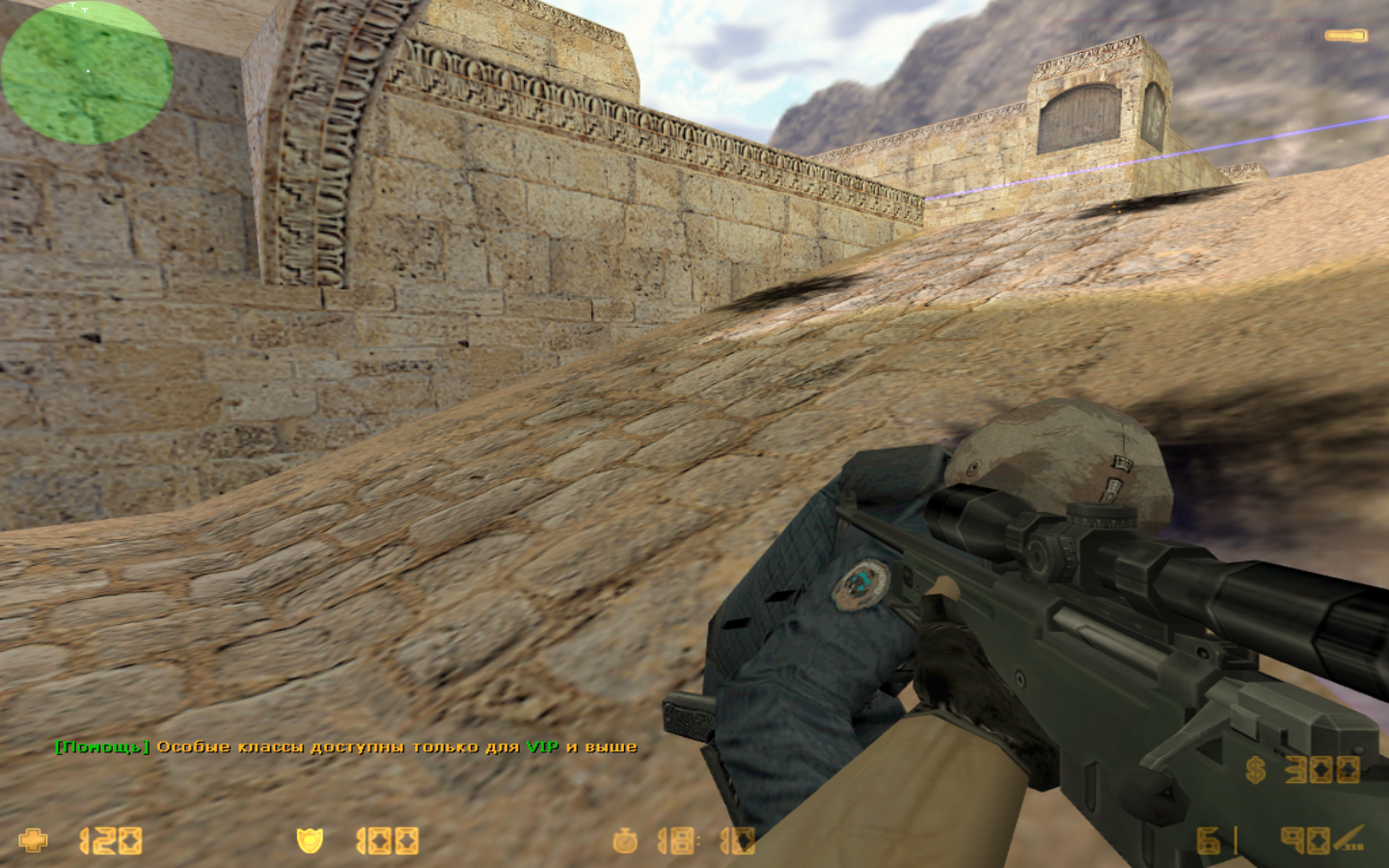
Task: Click the VIP help chat message
Action: pos(346,746)
